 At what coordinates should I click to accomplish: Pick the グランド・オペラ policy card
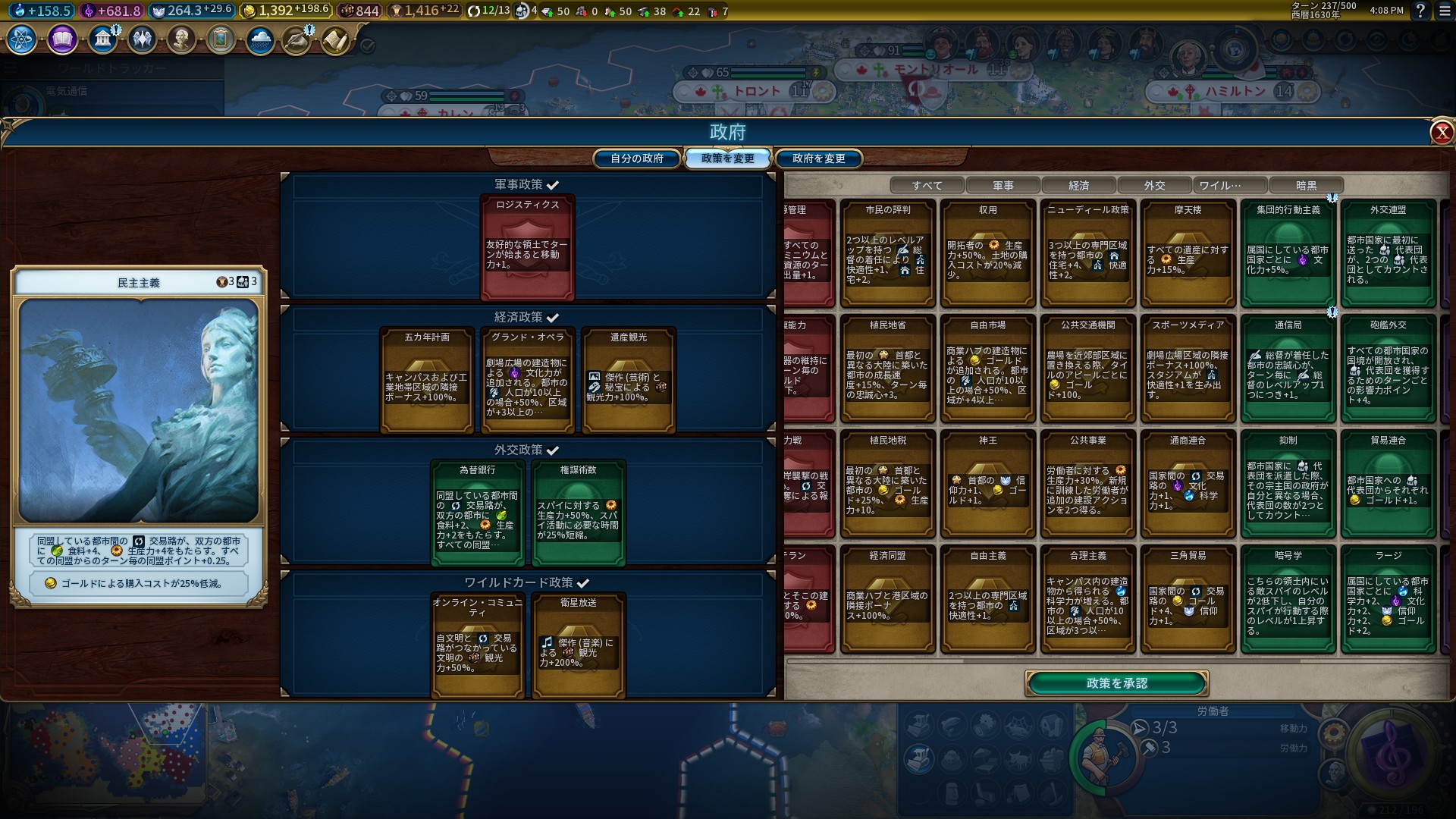(x=527, y=380)
